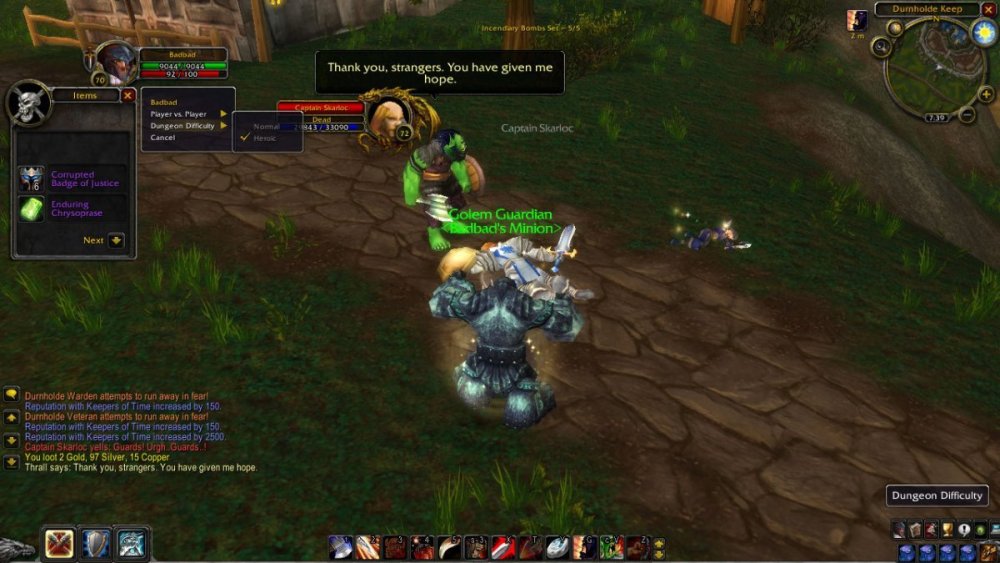The height and width of the screenshot is (563, 1000).
Task: Take the Enduring Chrysoprase gem
Action: pos(33,209)
